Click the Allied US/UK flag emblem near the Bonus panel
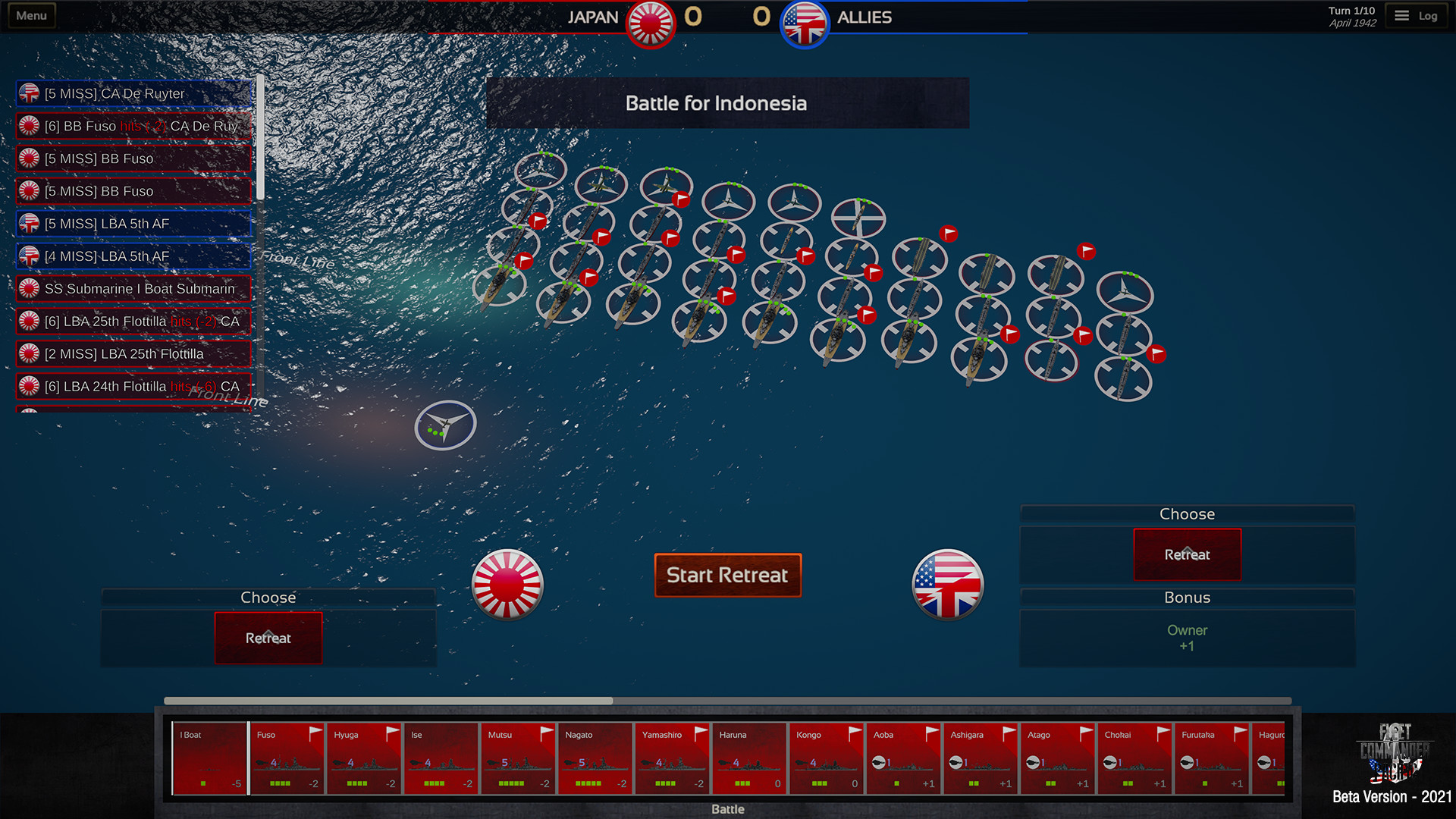The height and width of the screenshot is (819, 1456). (947, 584)
